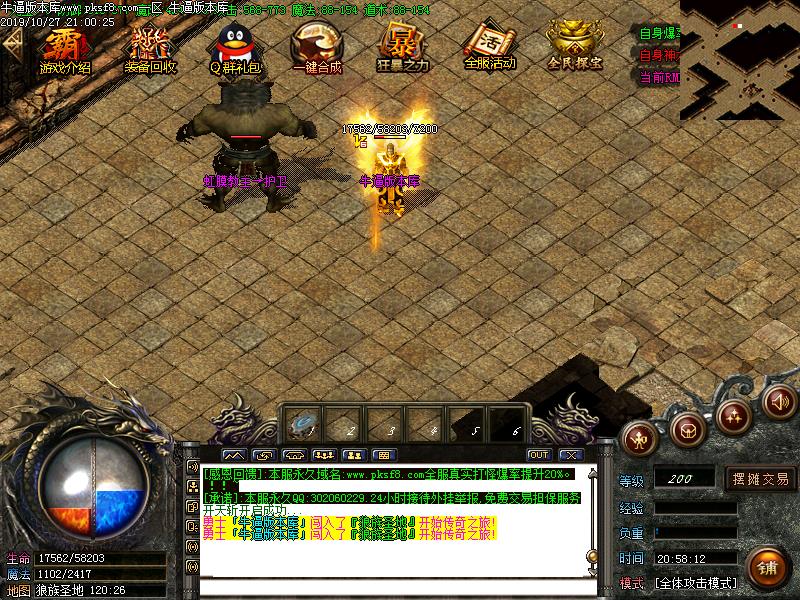Open the shop with the 铺 button
This screenshot has height=600, width=800.
click(x=766, y=567)
